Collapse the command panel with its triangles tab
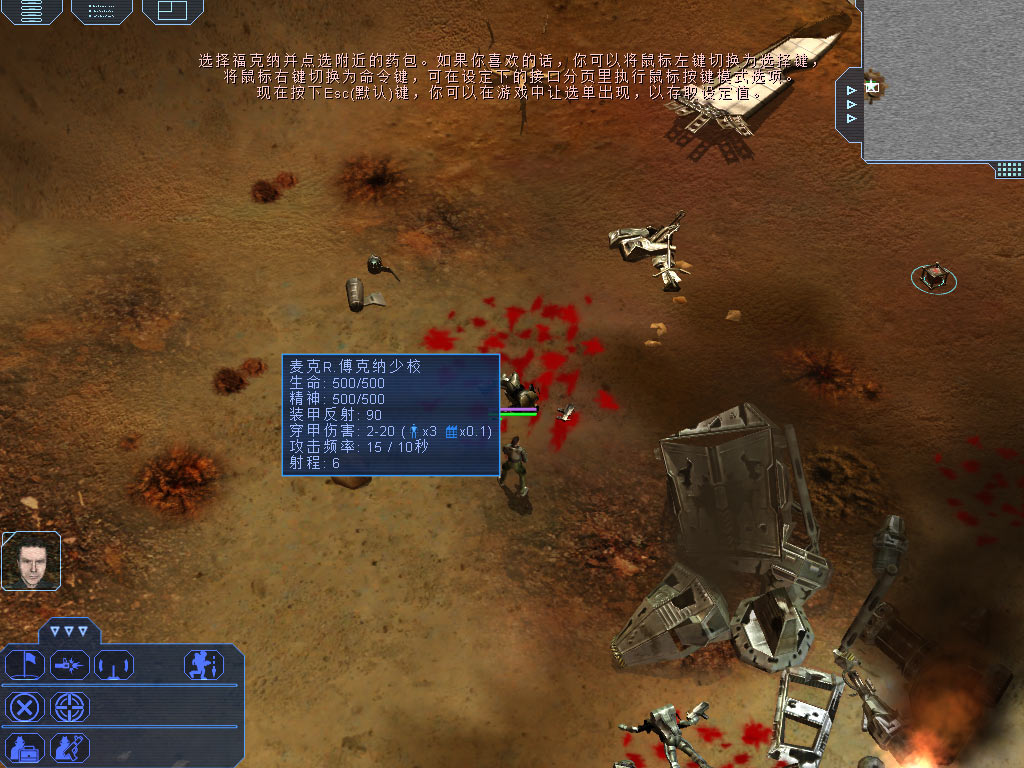The image size is (1024, 768). pyautogui.click(x=70, y=631)
